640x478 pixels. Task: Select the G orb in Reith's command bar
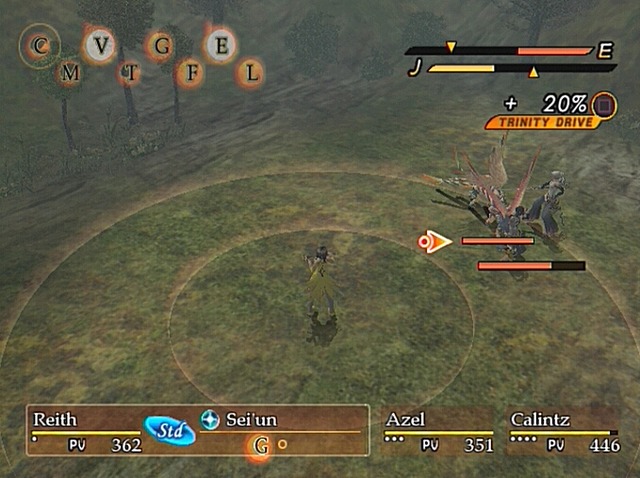[x=262, y=446]
